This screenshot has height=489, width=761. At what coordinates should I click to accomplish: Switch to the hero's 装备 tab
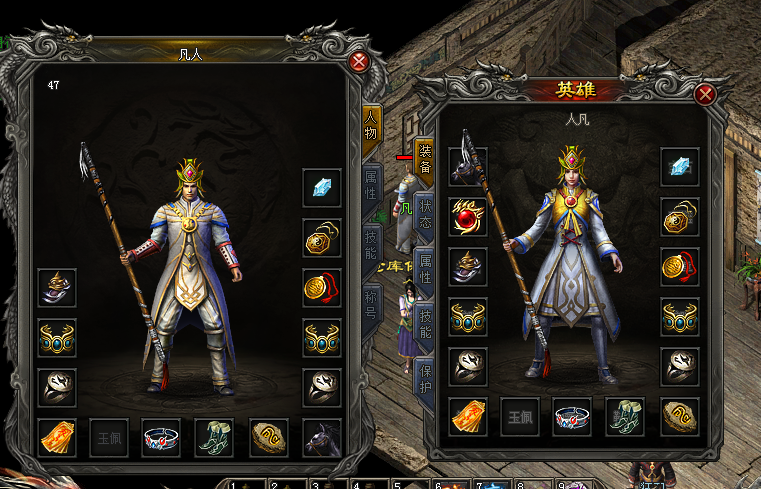pyautogui.click(x=424, y=160)
